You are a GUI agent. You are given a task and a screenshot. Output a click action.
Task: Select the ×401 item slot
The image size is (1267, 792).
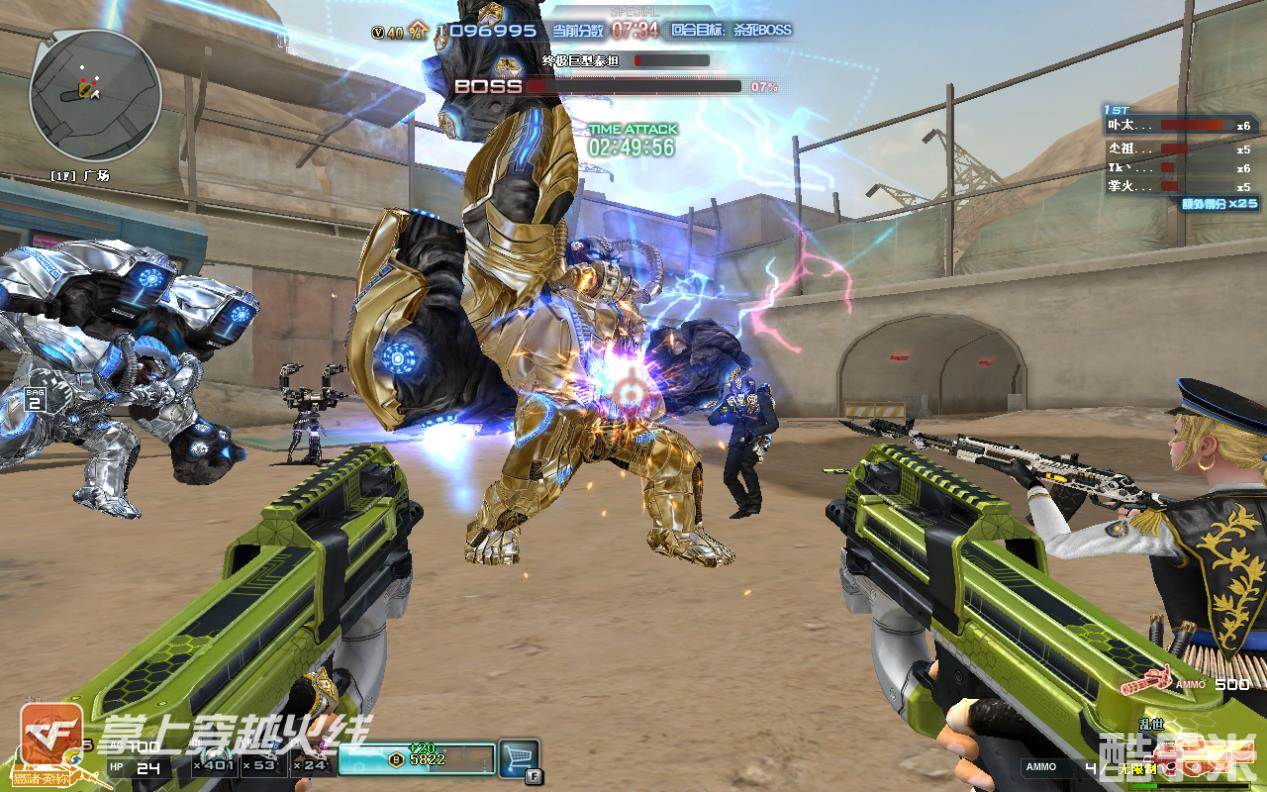tap(213, 766)
